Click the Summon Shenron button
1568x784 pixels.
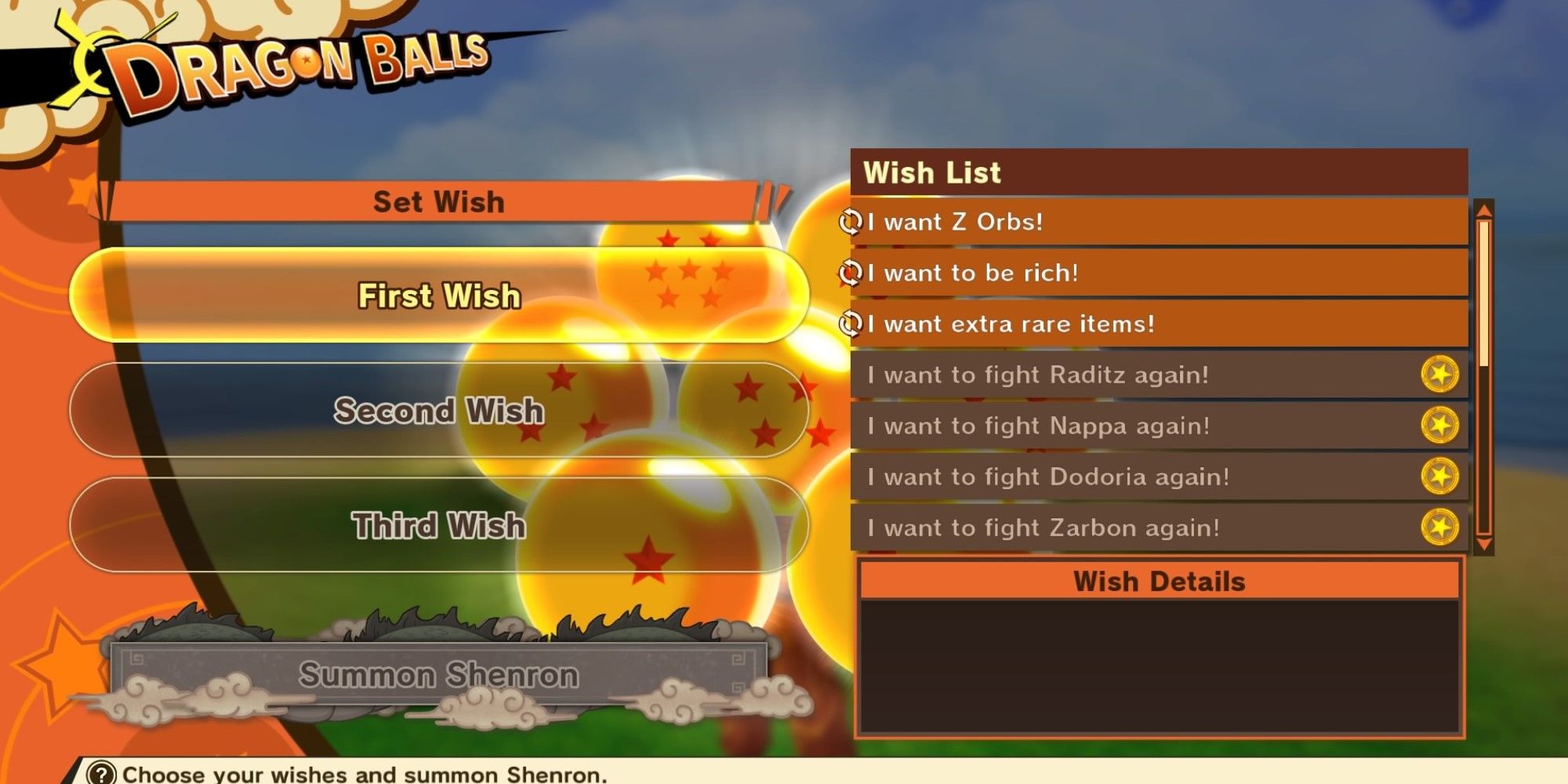439,675
